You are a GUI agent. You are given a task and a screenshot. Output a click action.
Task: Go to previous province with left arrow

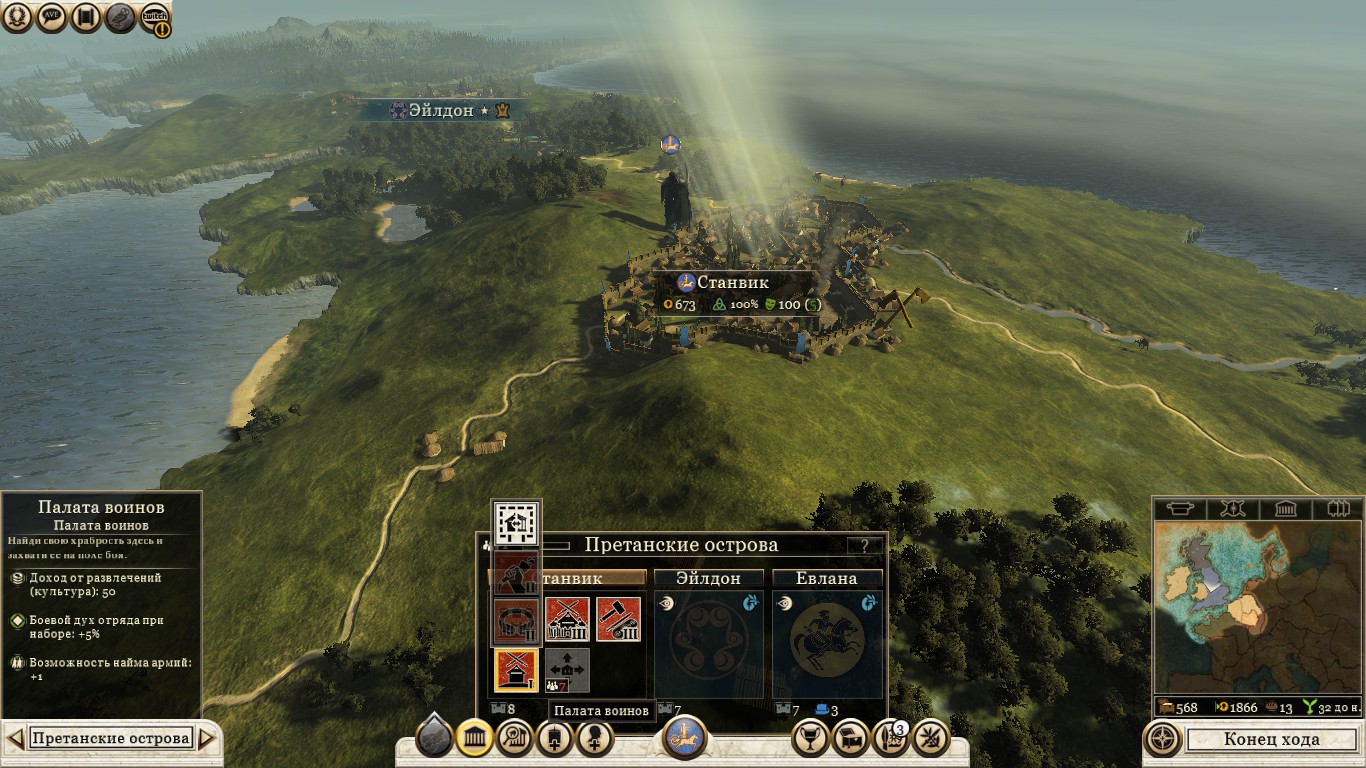15,739
